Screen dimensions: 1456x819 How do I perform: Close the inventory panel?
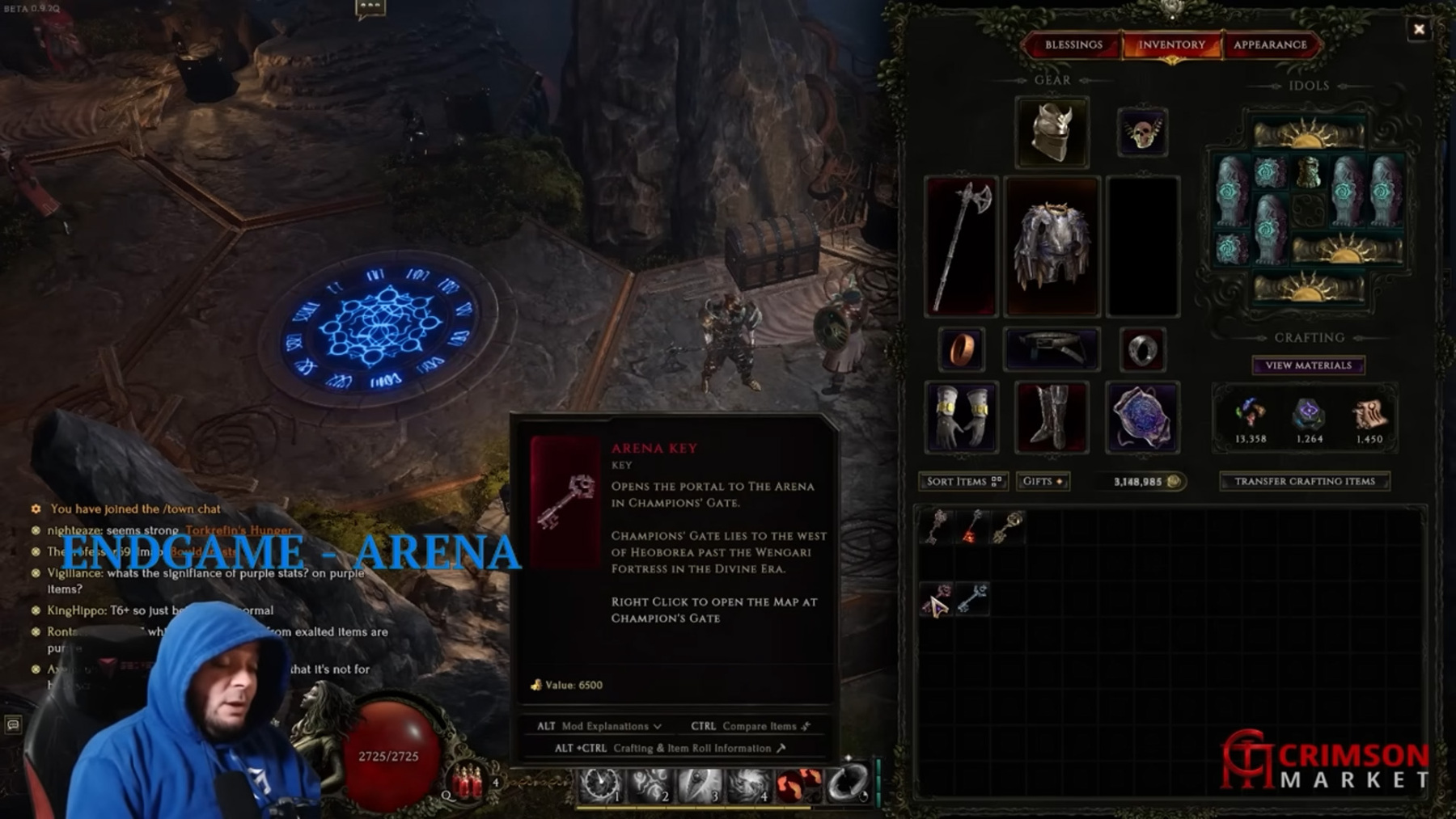[x=1418, y=30]
